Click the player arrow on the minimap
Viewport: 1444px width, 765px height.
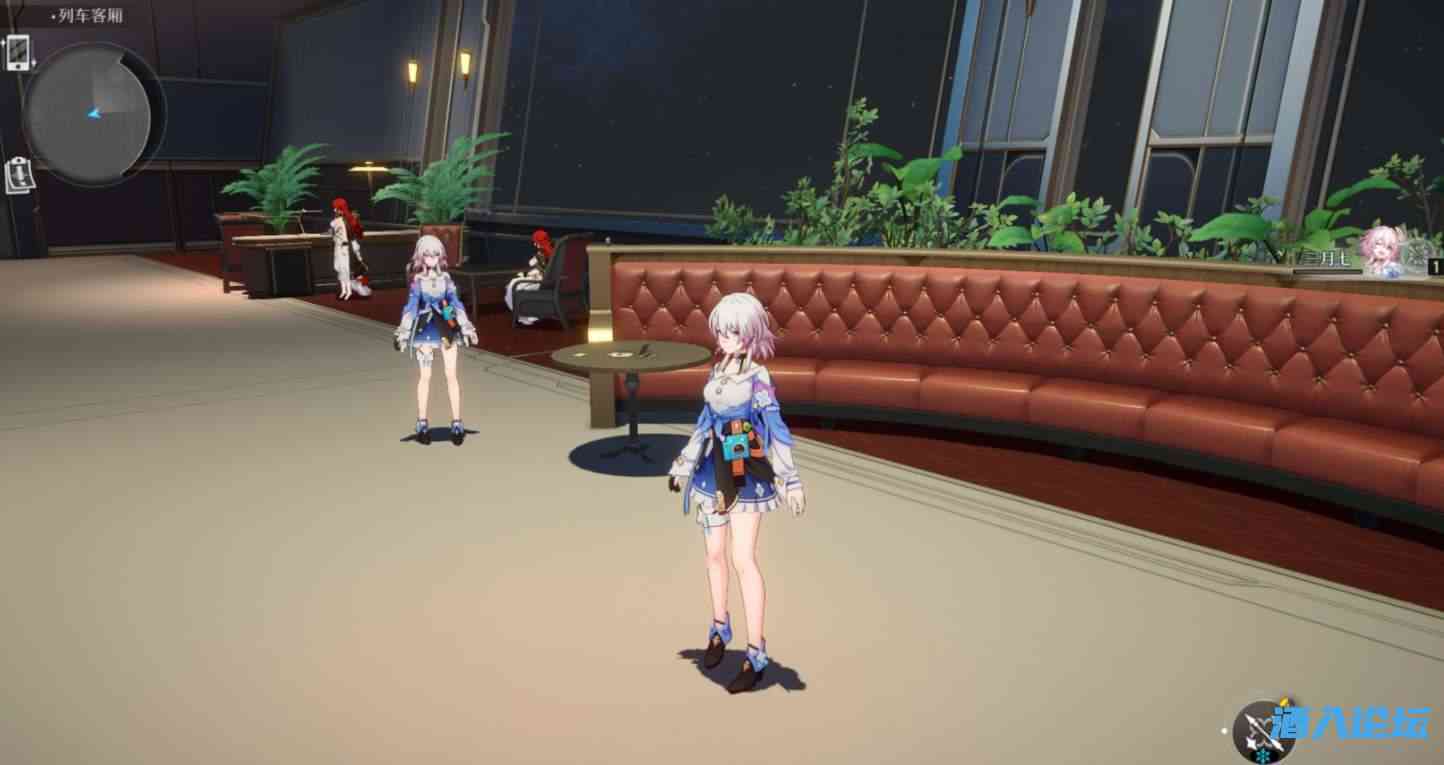[95, 112]
